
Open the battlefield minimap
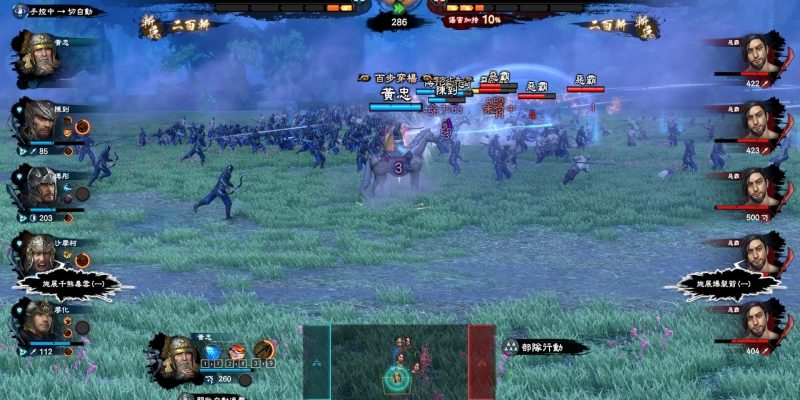point(399,360)
